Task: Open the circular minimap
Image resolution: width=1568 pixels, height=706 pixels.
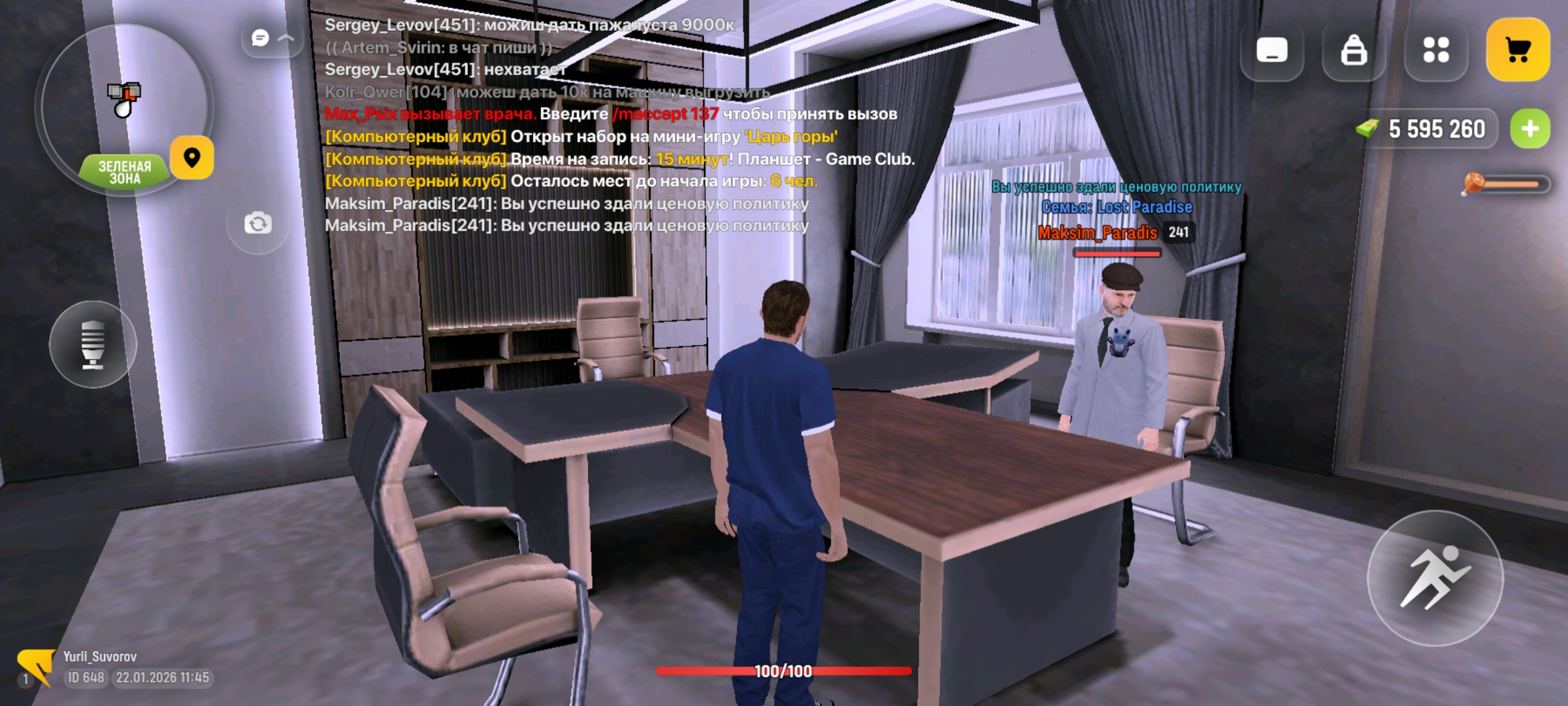Action: click(123, 105)
